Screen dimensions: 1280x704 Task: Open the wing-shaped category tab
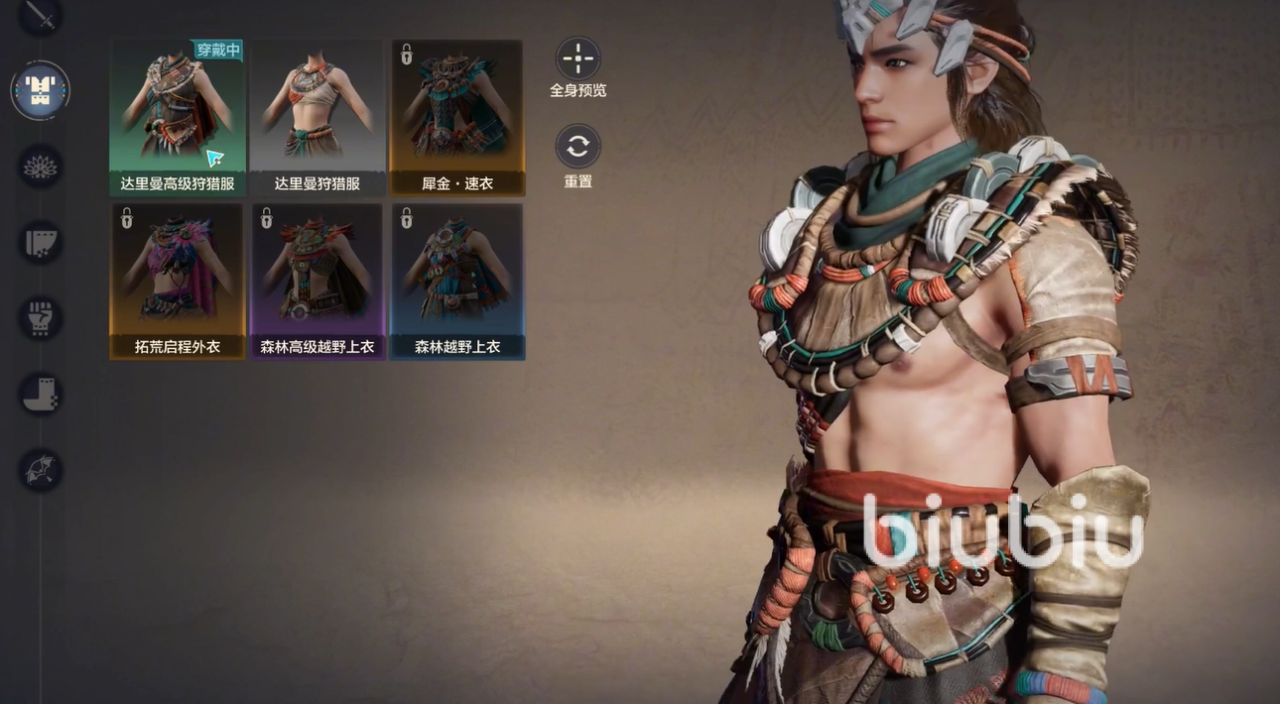pos(41,470)
